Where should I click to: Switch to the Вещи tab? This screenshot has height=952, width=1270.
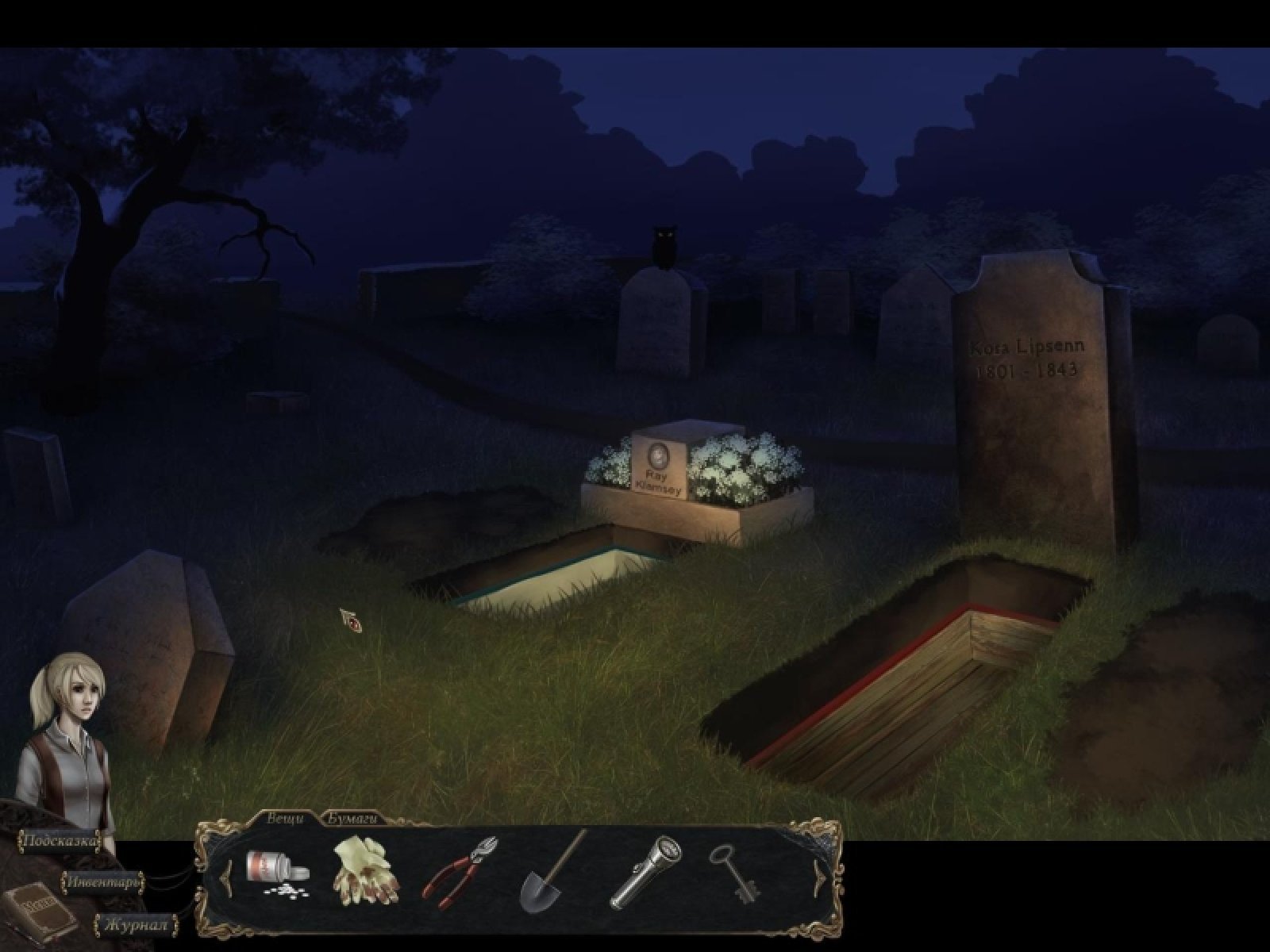(x=285, y=820)
